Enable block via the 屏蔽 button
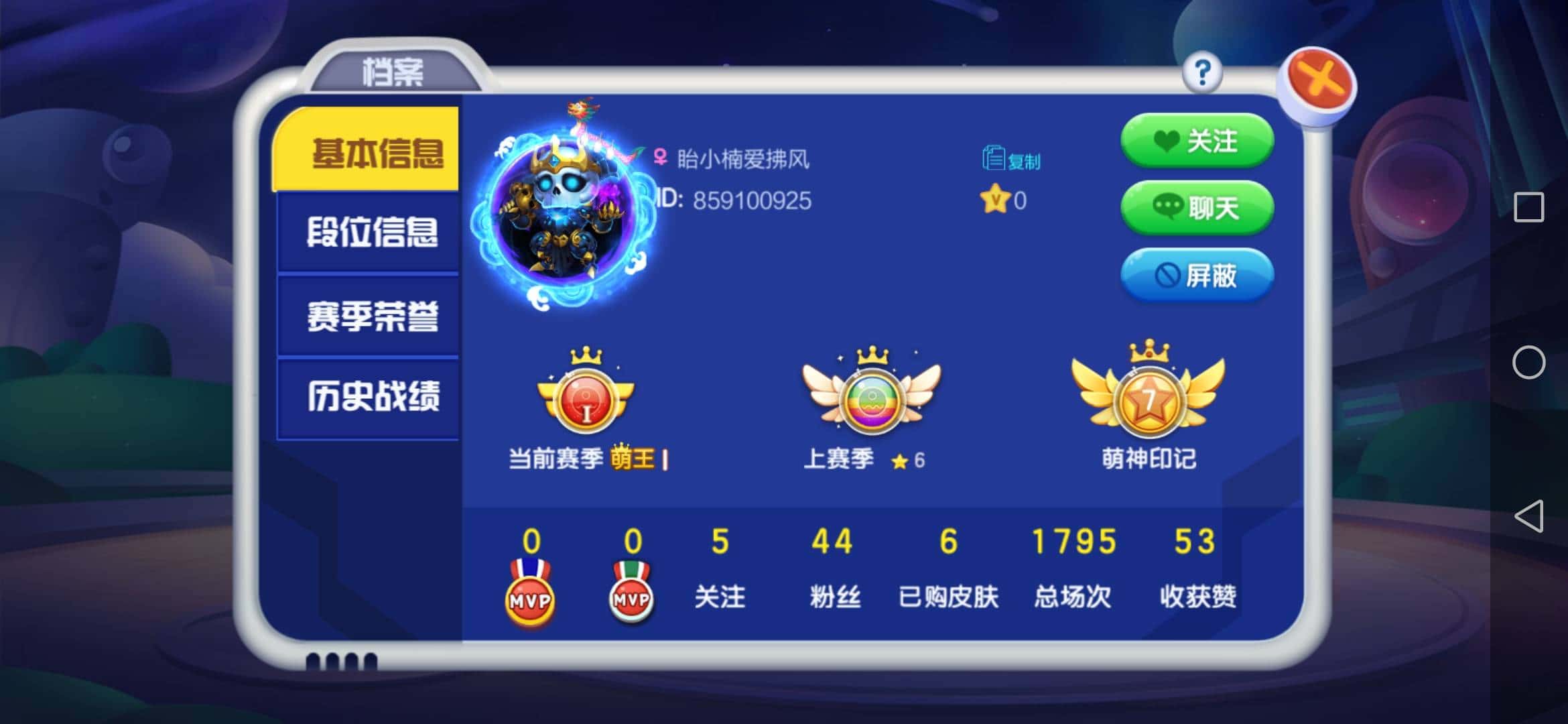 [x=1196, y=276]
